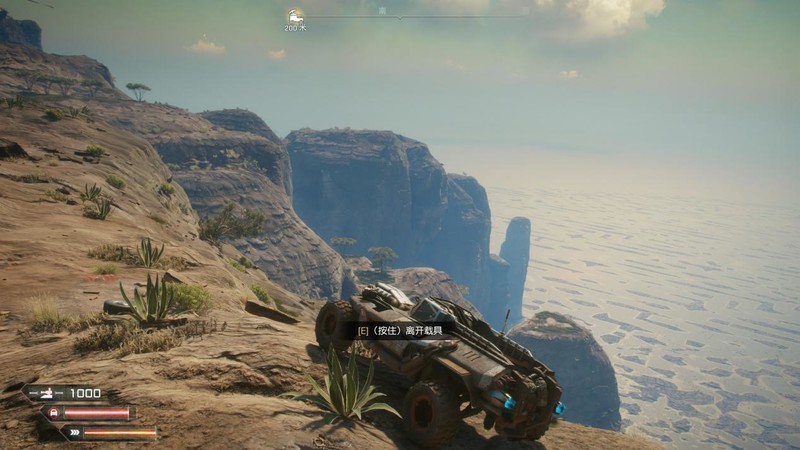Image resolution: width=800 pixels, height=450 pixels.
Task: Click the objective marker on the compass
Action: click(x=295, y=15)
